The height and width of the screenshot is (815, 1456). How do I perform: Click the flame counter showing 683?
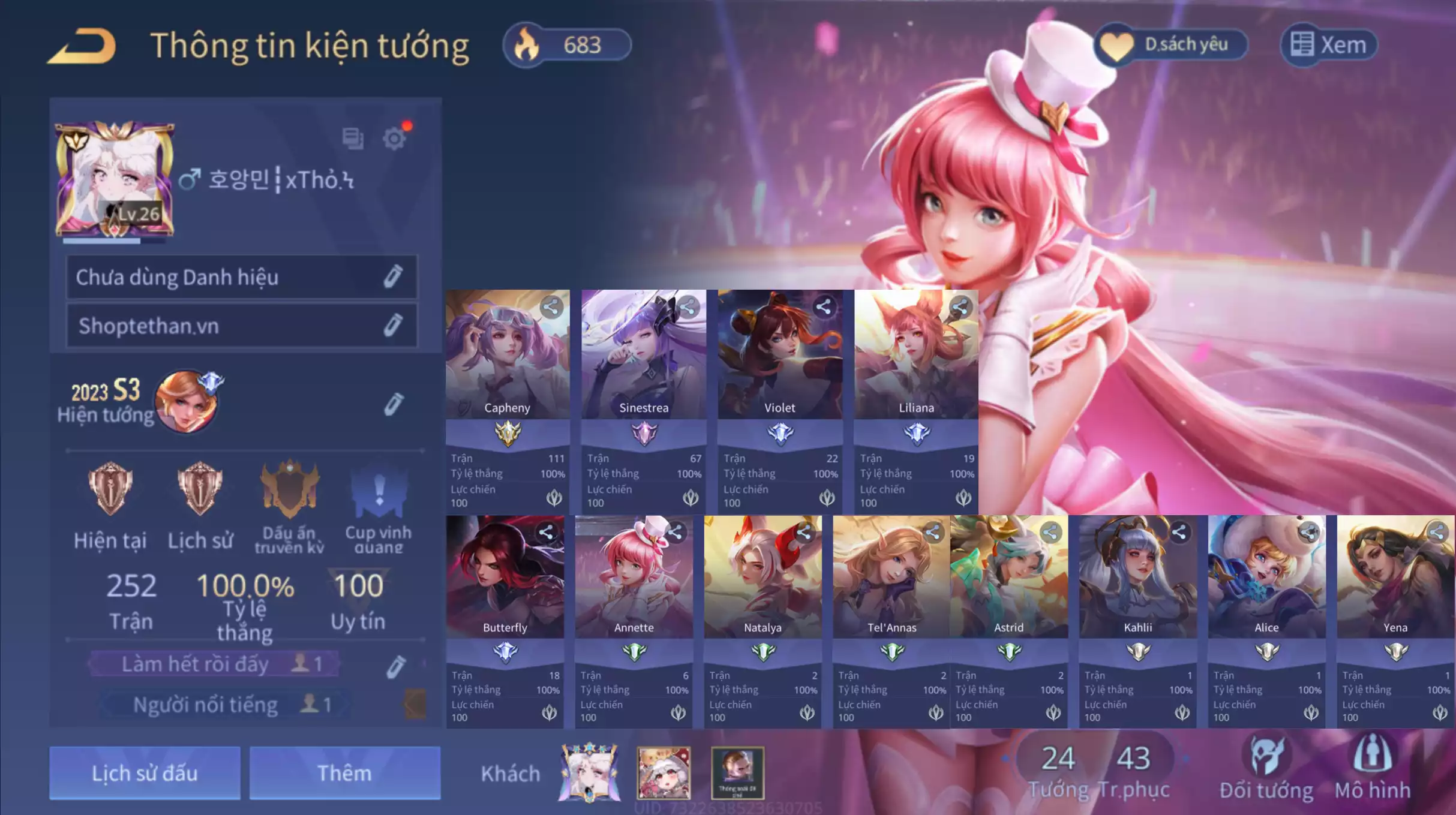567,44
